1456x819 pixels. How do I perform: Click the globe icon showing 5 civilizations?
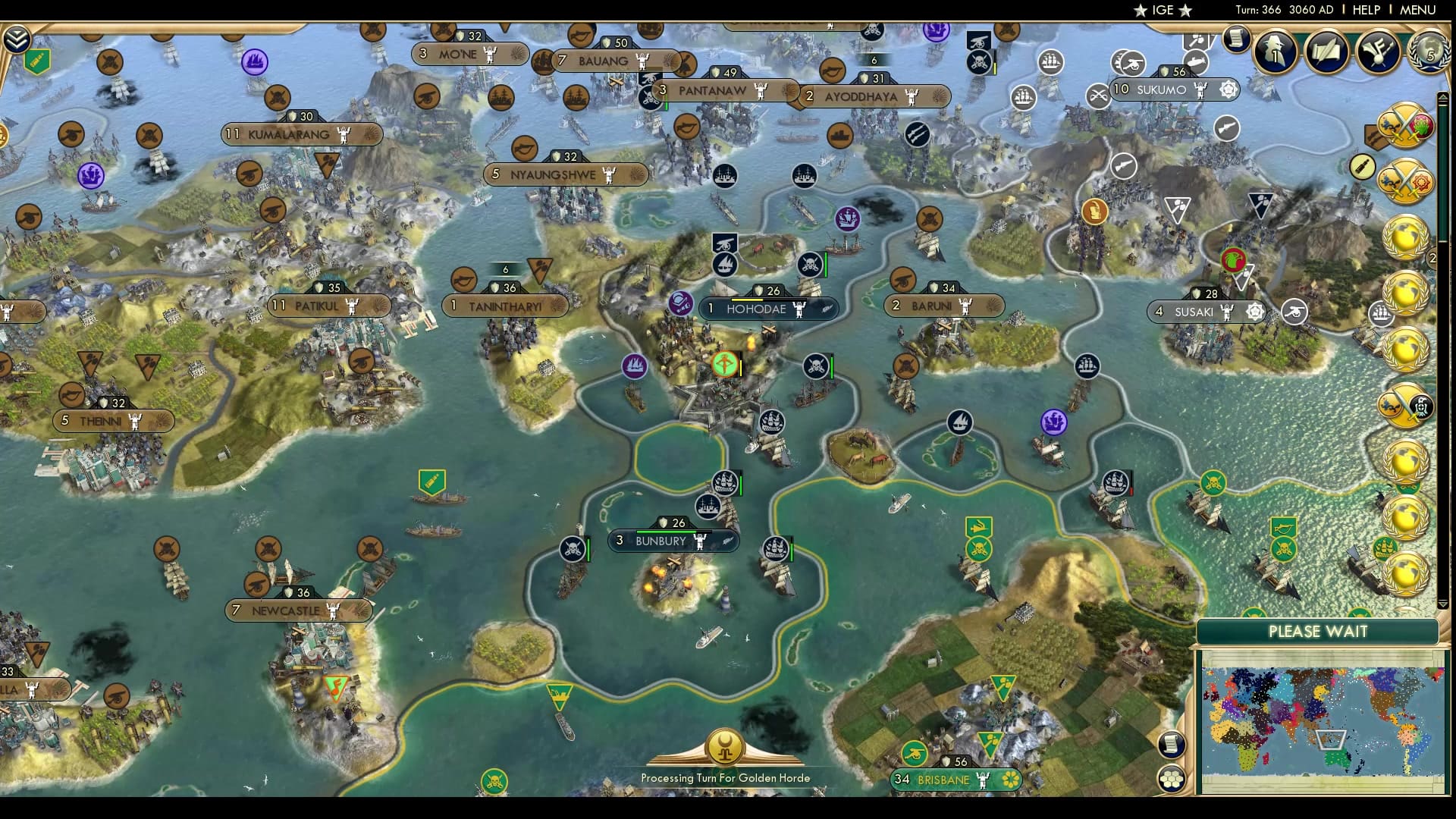[x=1429, y=53]
